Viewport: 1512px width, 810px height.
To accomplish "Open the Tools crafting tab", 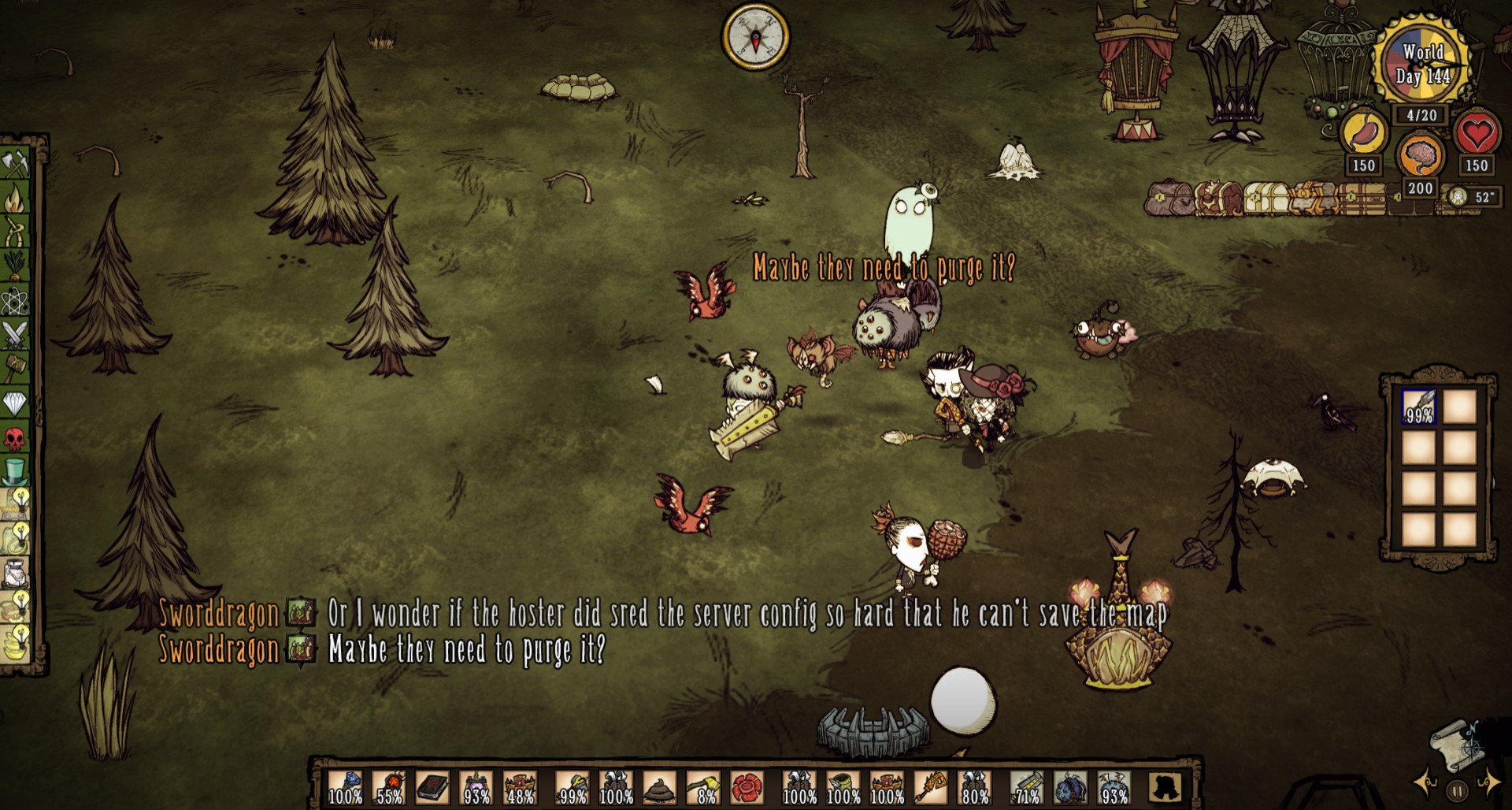I will coord(16,163).
